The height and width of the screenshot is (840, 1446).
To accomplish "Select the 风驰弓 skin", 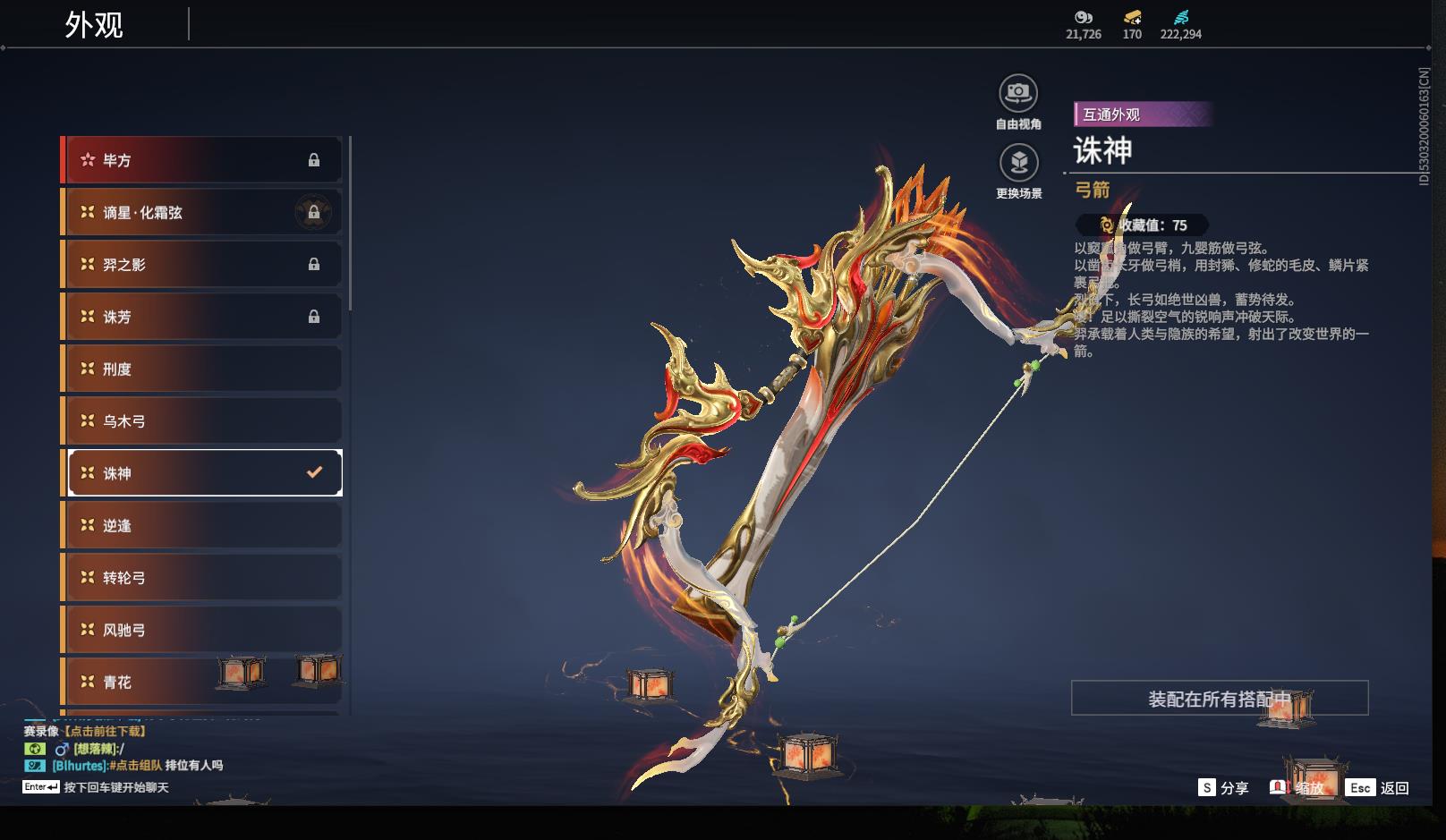I will [x=201, y=630].
